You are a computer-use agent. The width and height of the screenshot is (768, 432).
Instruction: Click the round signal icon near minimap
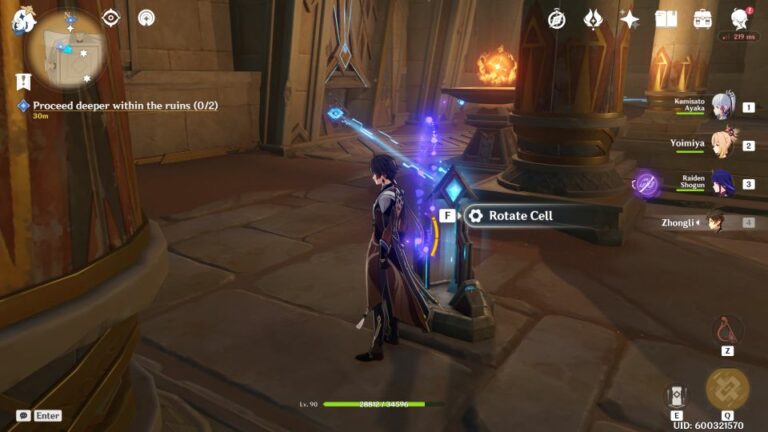pyautogui.click(x=146, y=17)
